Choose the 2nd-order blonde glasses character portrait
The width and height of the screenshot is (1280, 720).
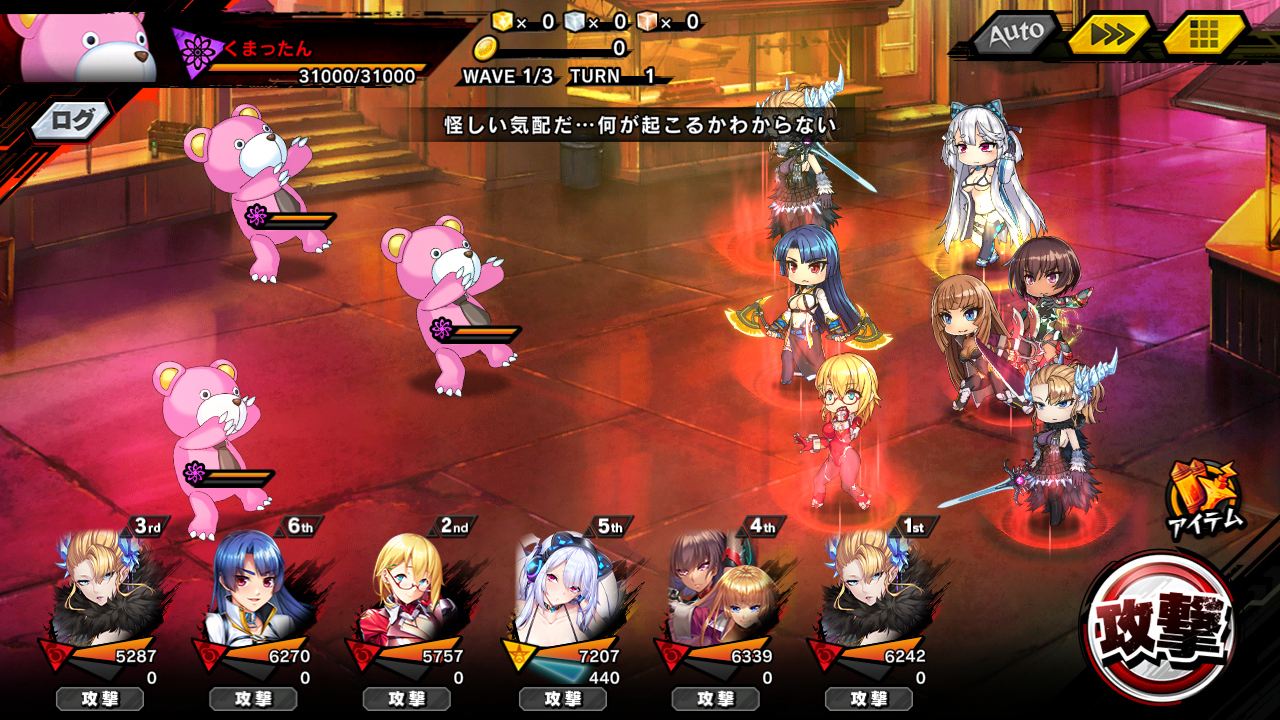point(409,590)
